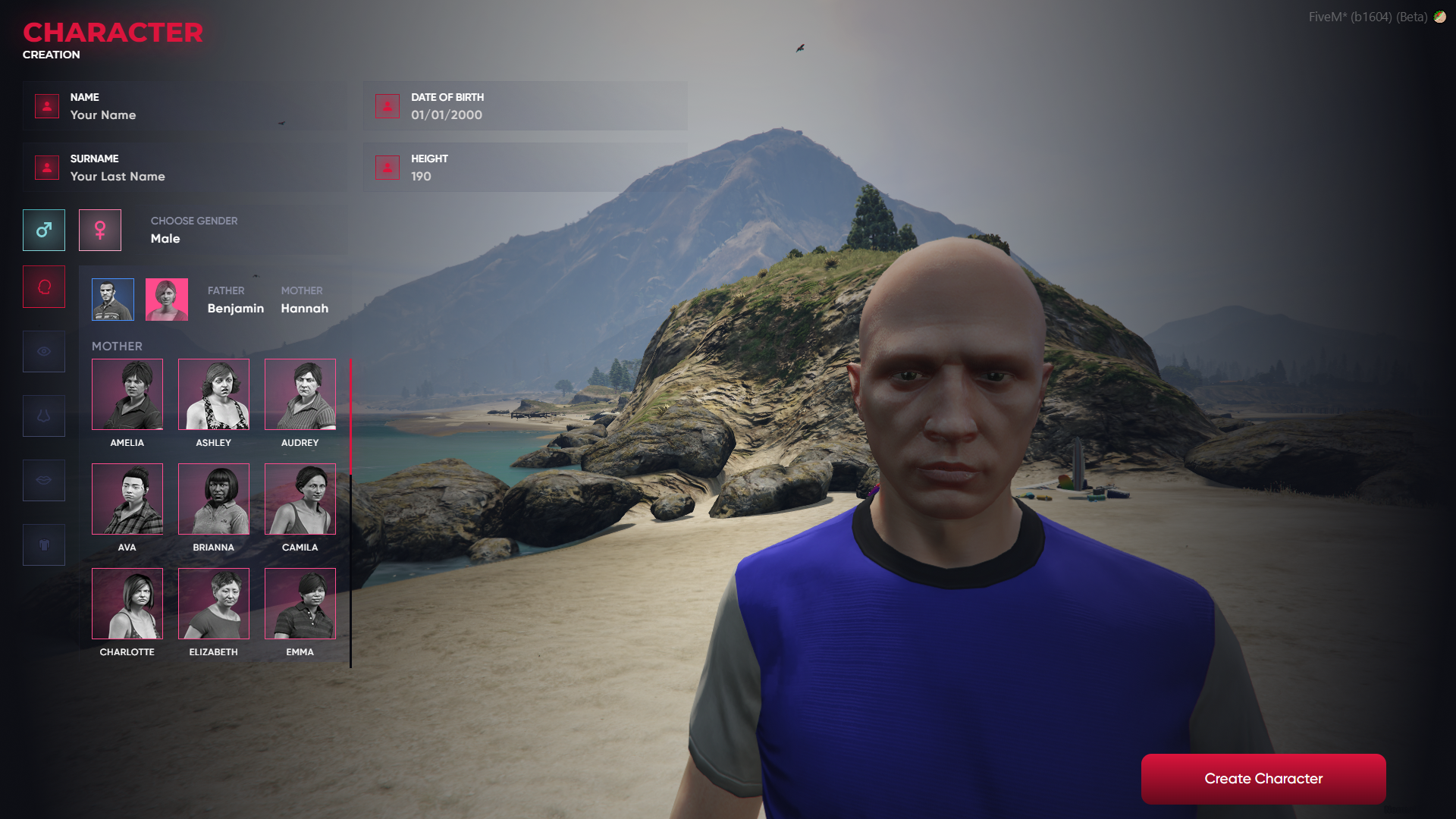Viewport: 1456px width, 819px height.
Task: Click the Date of Birth field icon
Action: [388, 106]
